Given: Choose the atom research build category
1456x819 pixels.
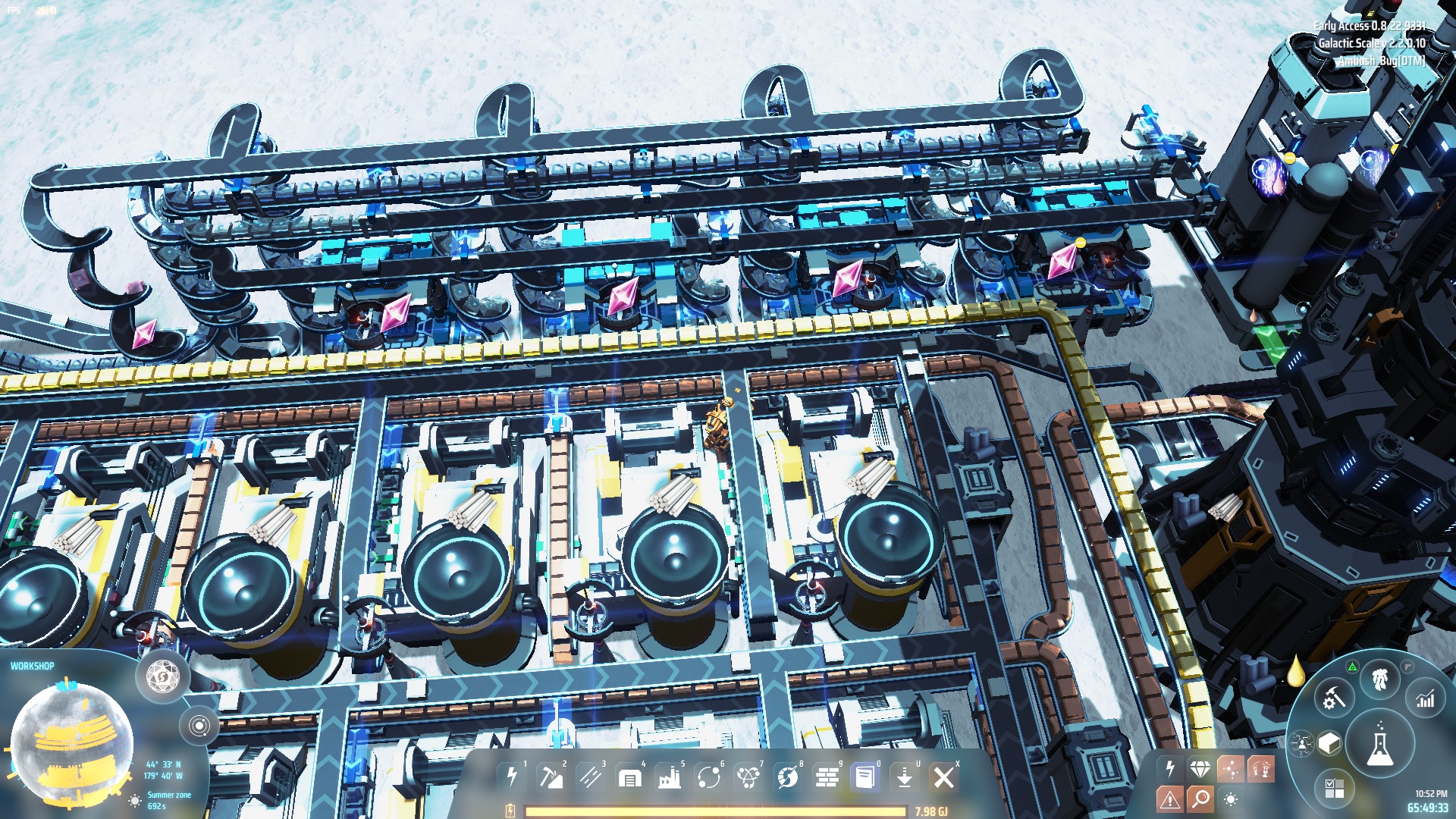Looking at the screenshot, I should click(748, 777).
